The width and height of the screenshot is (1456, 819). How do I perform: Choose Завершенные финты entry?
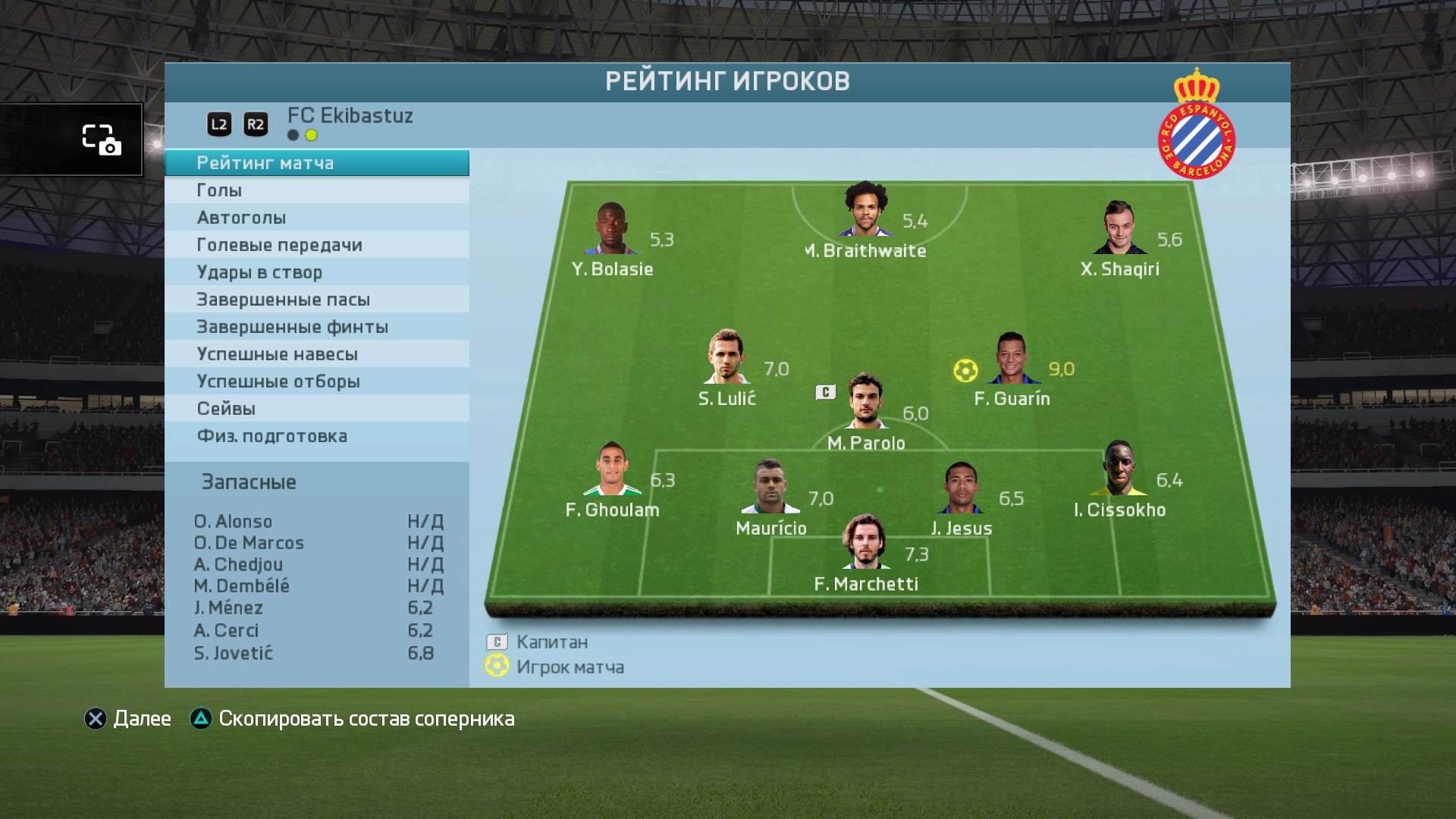[x=316, y=327]
